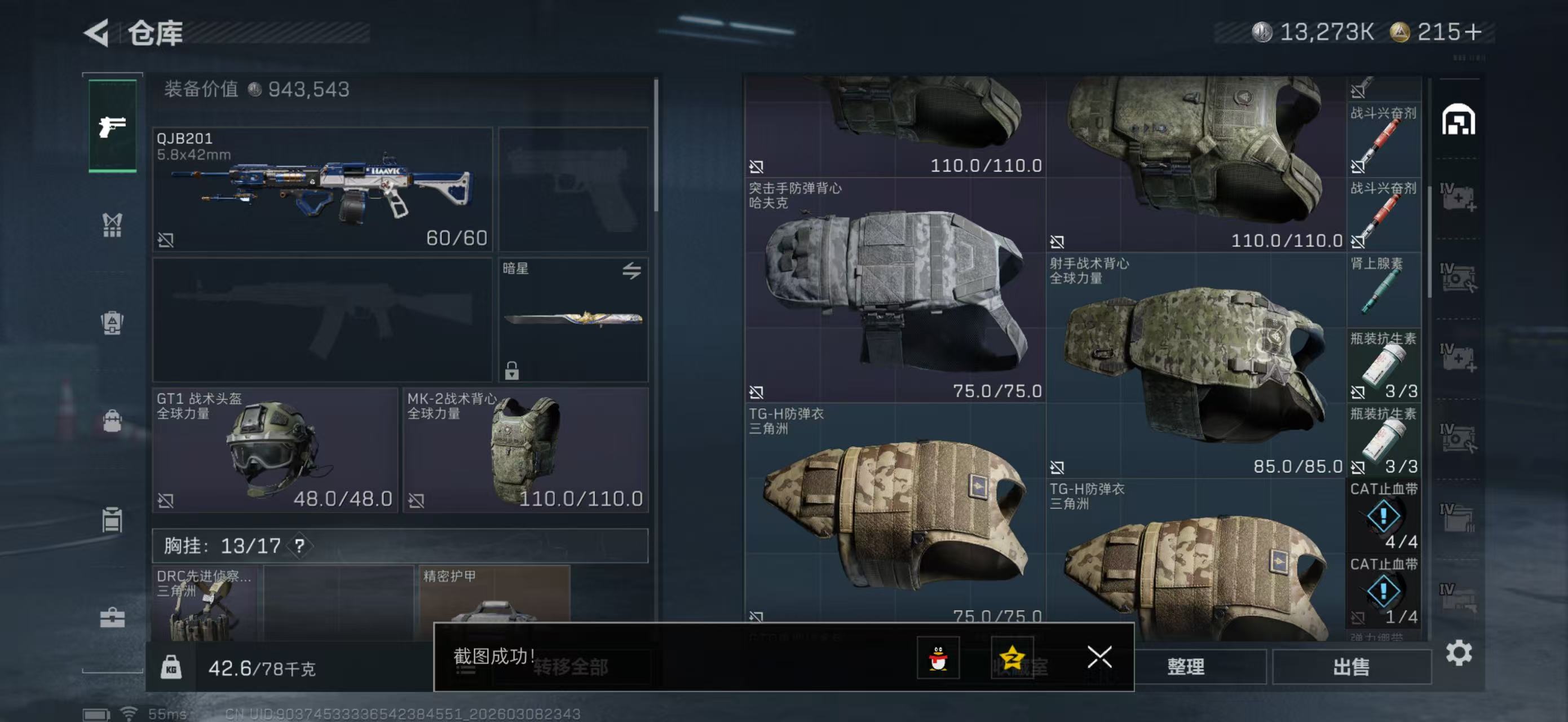This screenshot has width=1568, height=722.
Task: Close the 截图成功 screenshot notification
Action: (x=1099, y=657)
